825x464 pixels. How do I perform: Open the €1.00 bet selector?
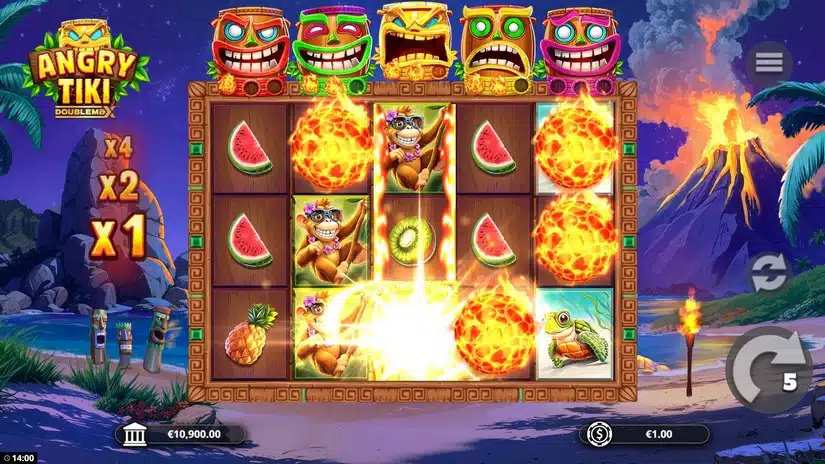coord(645,434)
